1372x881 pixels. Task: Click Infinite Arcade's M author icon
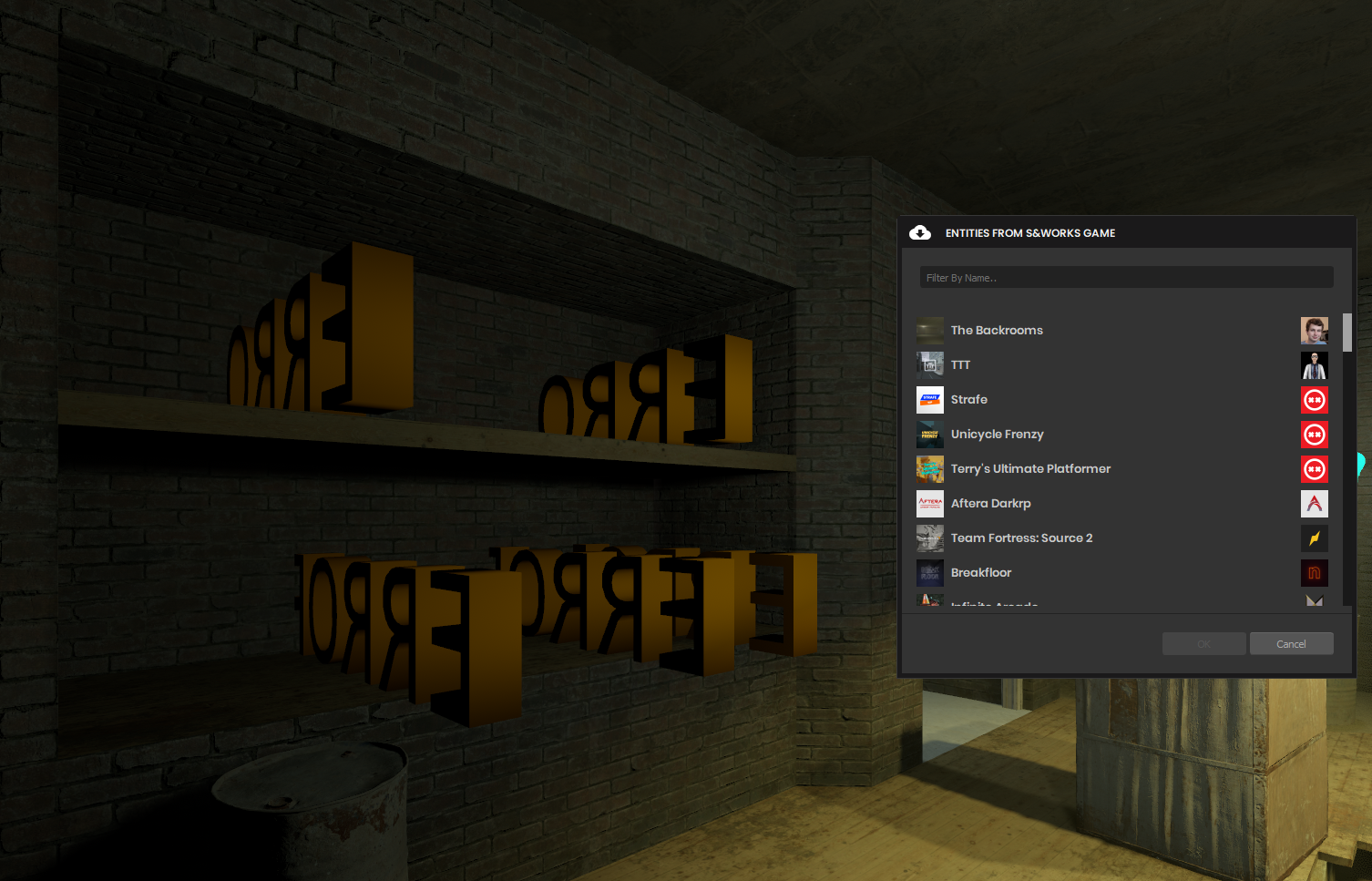click(1314, 601)
